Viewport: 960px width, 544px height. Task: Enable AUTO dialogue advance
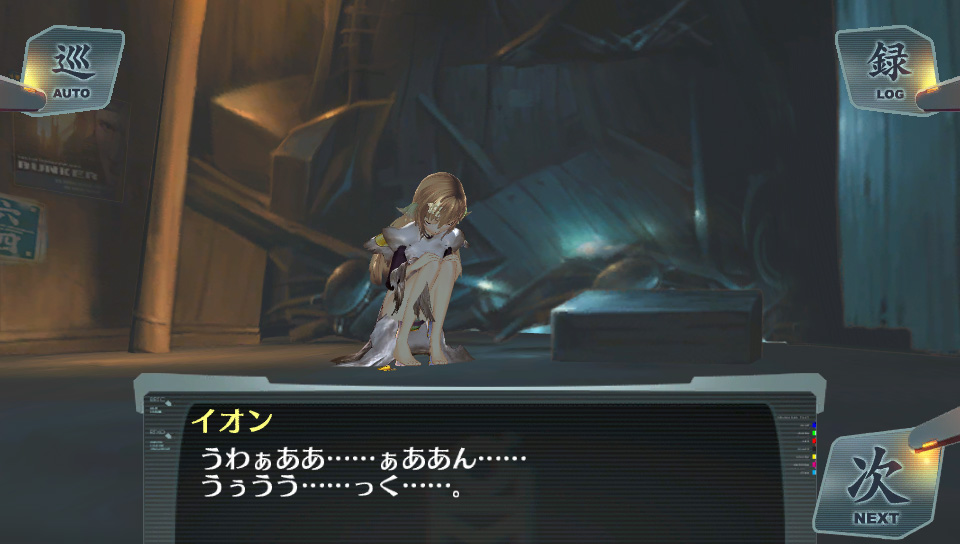pos(72,70)
